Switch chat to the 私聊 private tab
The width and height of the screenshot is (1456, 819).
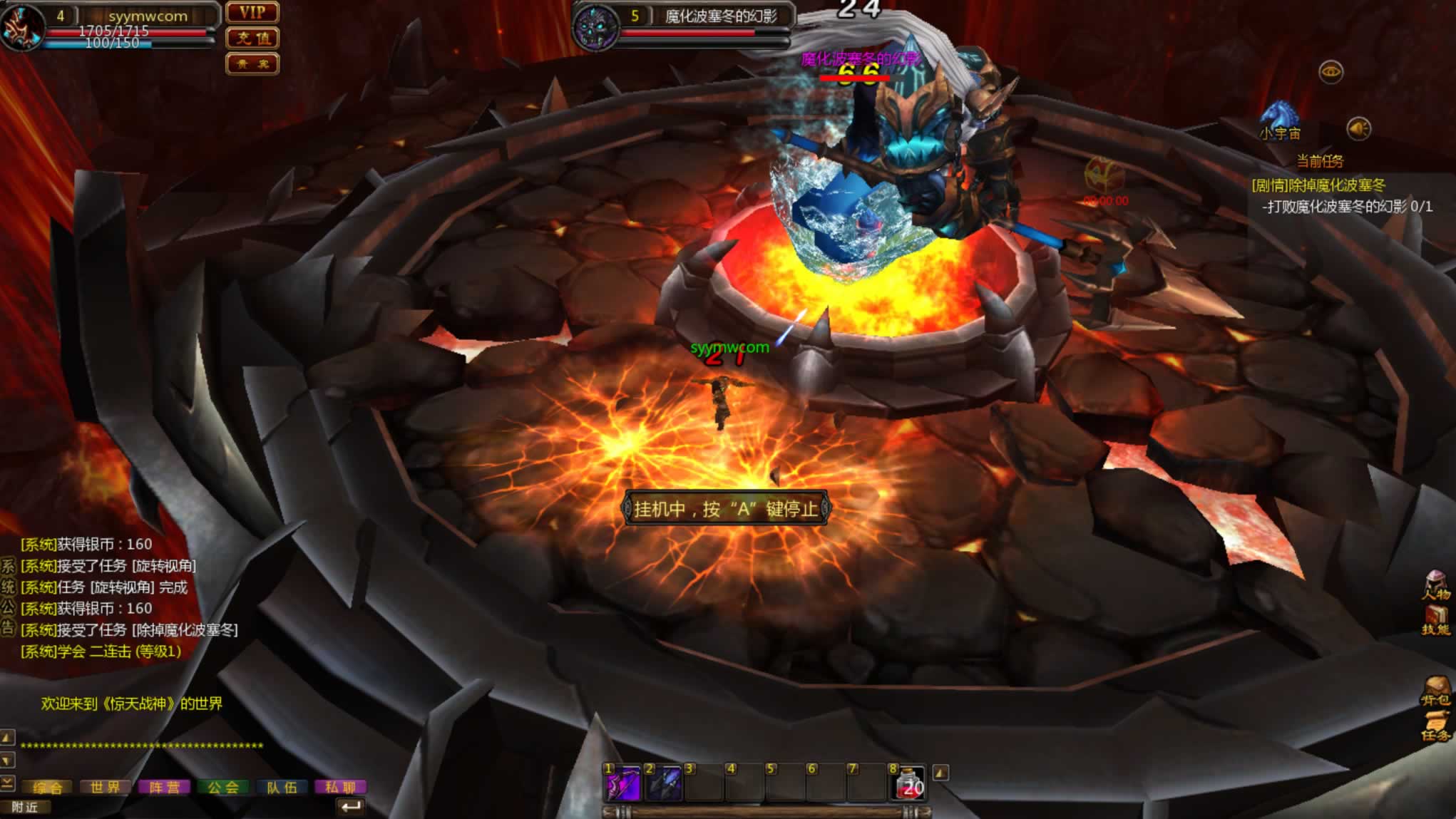coord(340,787)
